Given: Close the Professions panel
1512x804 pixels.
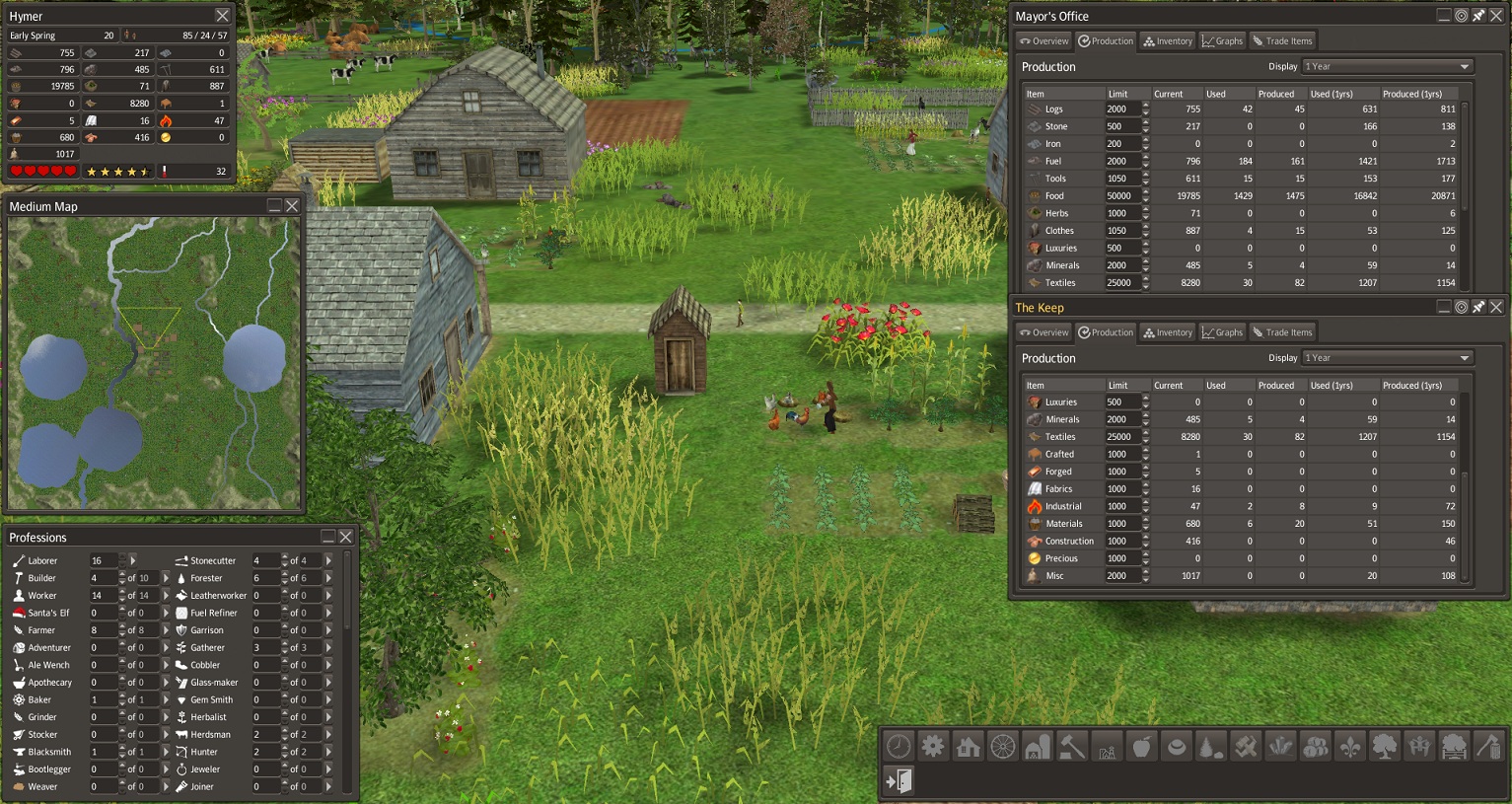Looking at the screenshot, I should [x=346, y=537].
